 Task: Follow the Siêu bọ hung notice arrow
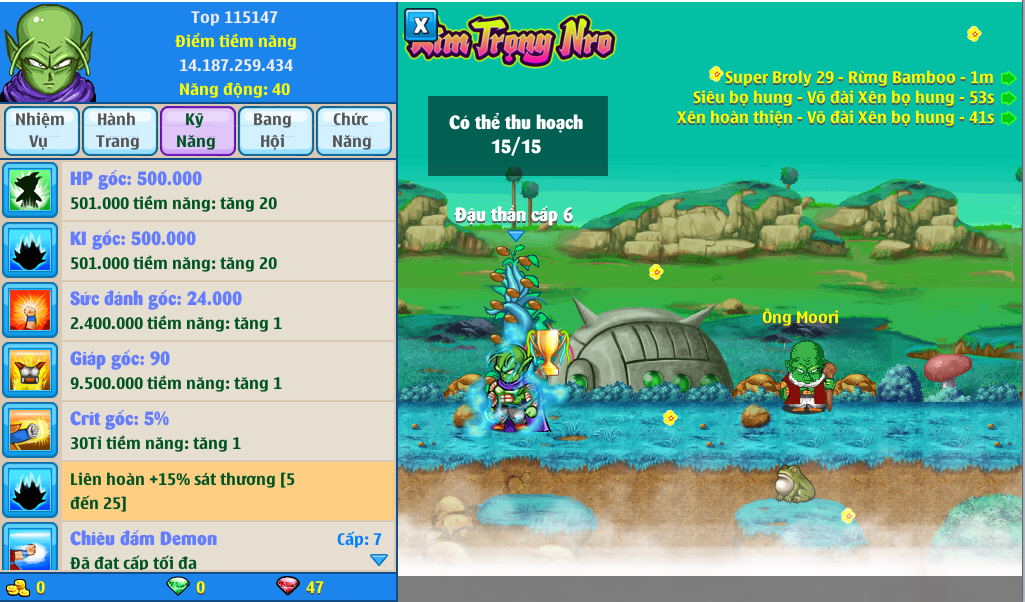tap(1008, 98)
